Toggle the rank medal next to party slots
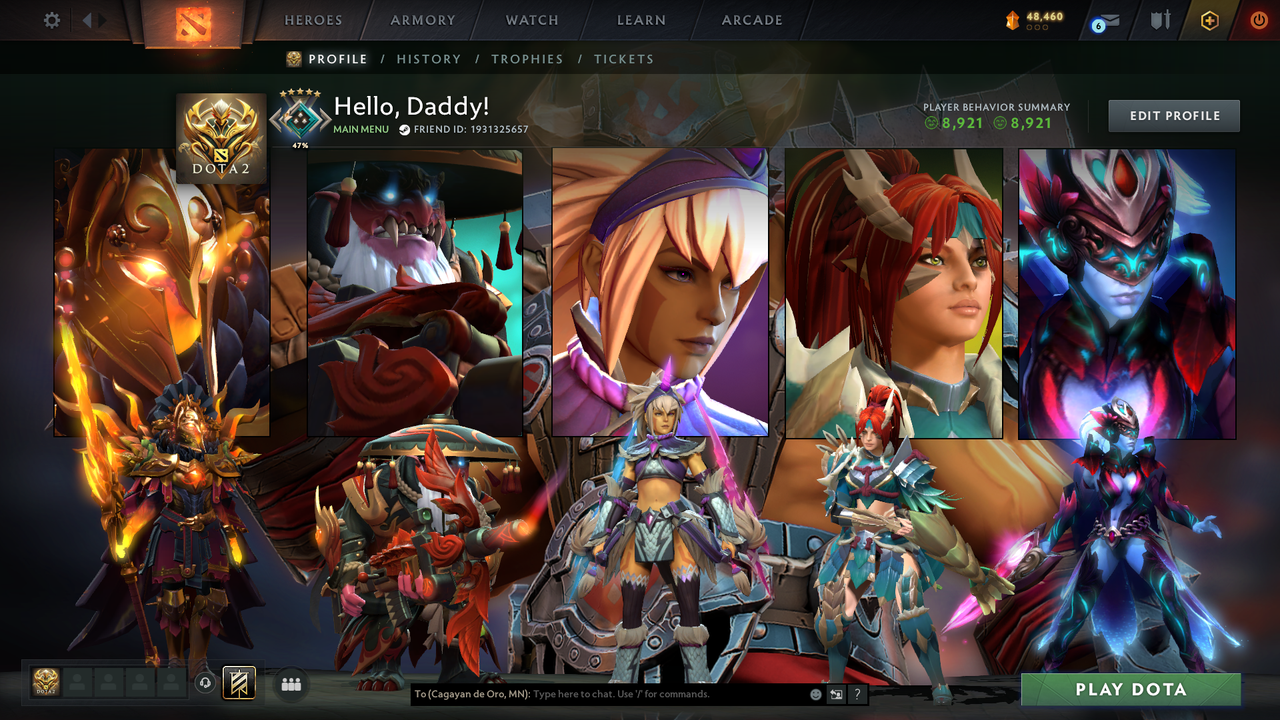 (45, 683)
